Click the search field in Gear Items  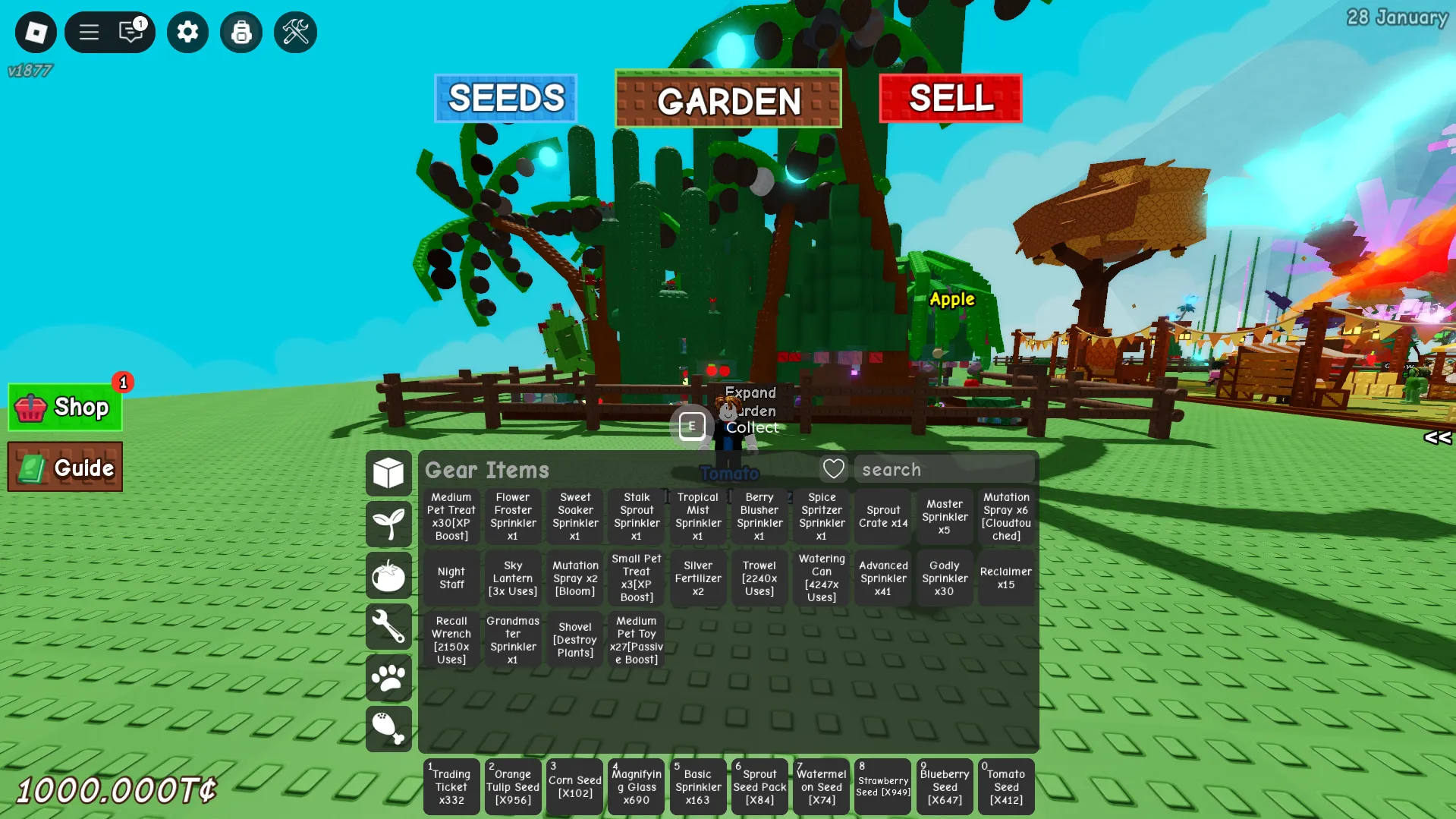pyautogui.click(x=944, y=469)
